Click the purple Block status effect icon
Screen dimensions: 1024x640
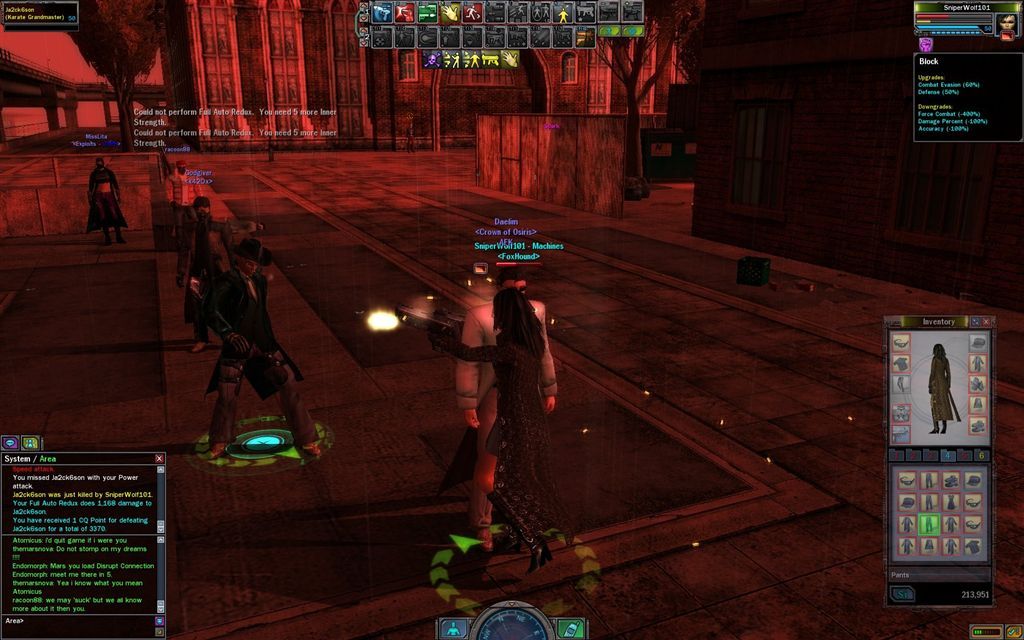(925, 45)
